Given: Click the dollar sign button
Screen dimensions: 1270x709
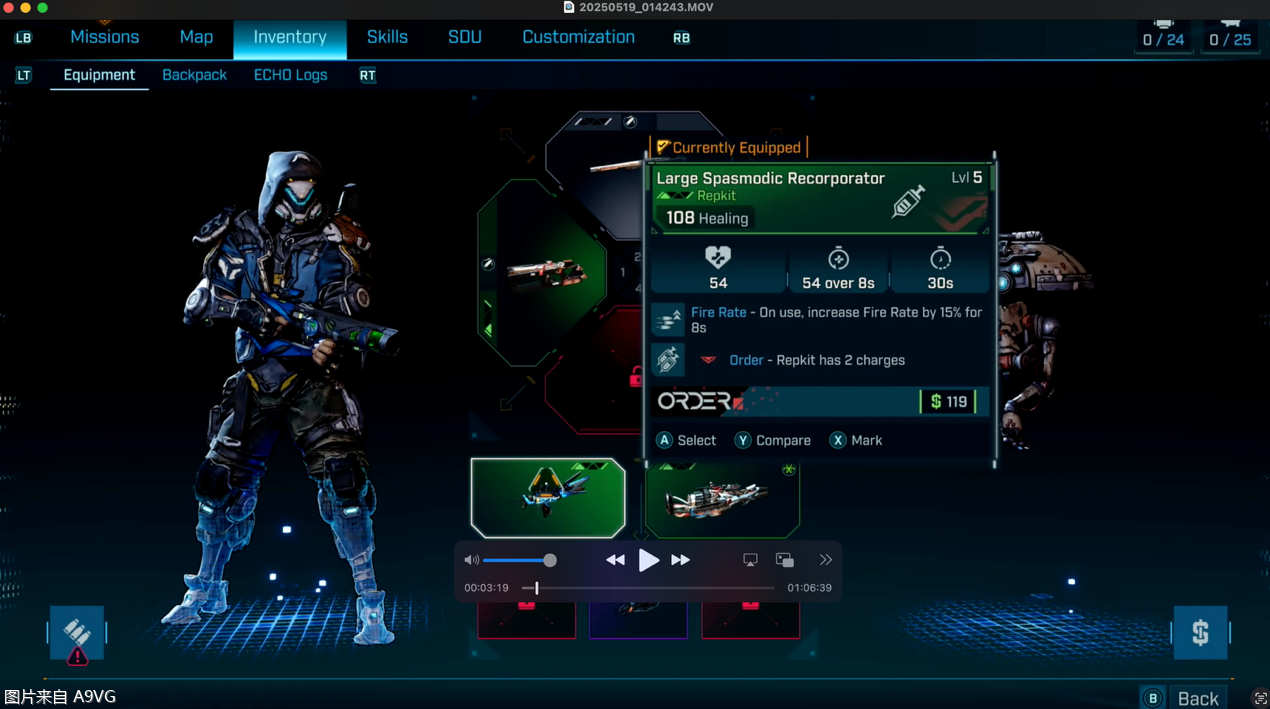Looking at the screenshot, I should (1200, 632).
